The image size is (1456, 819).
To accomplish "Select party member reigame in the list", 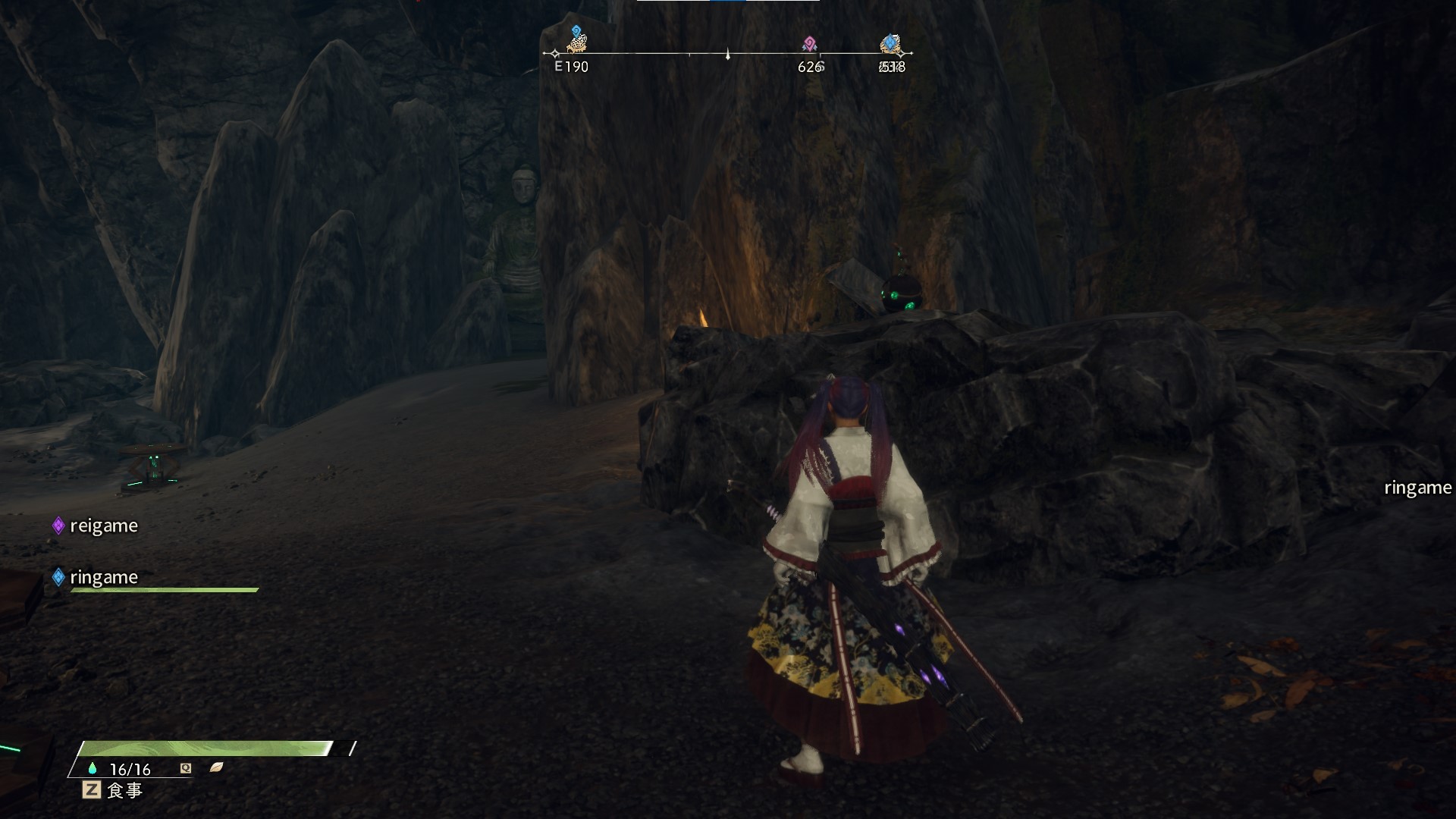I will coord(103,526).
